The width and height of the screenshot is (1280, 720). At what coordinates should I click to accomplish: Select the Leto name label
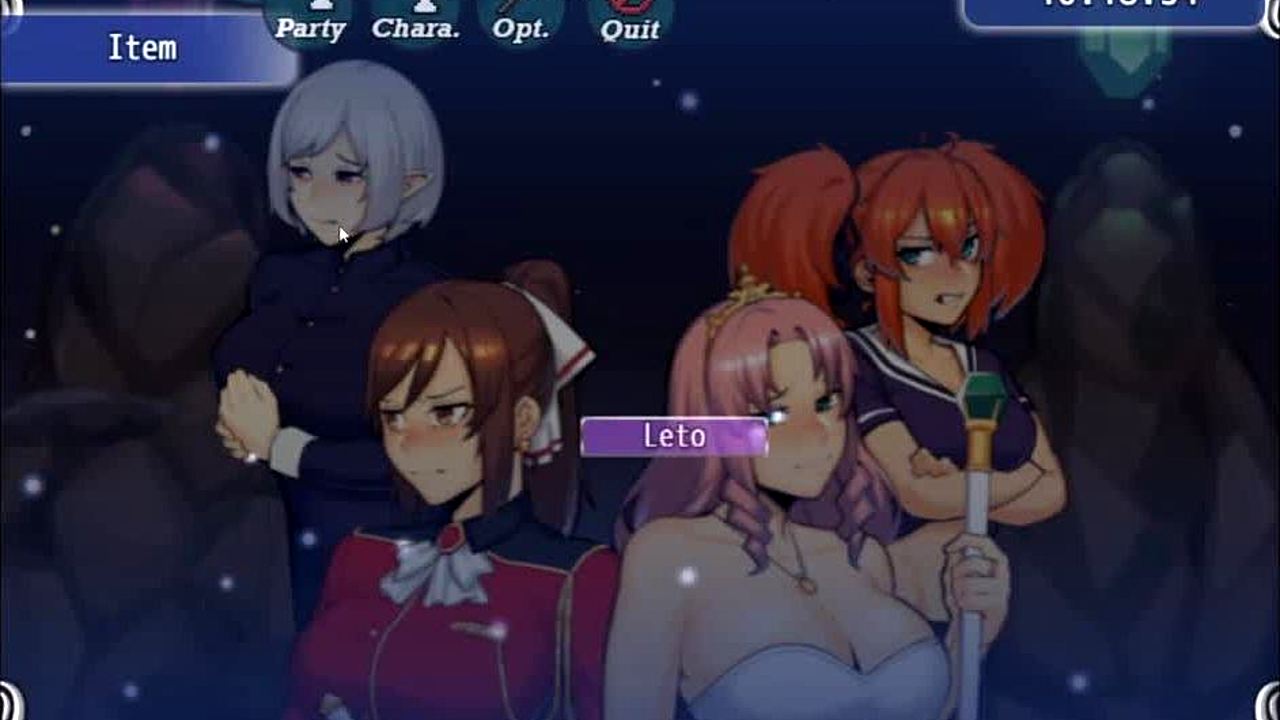point(674,436)
